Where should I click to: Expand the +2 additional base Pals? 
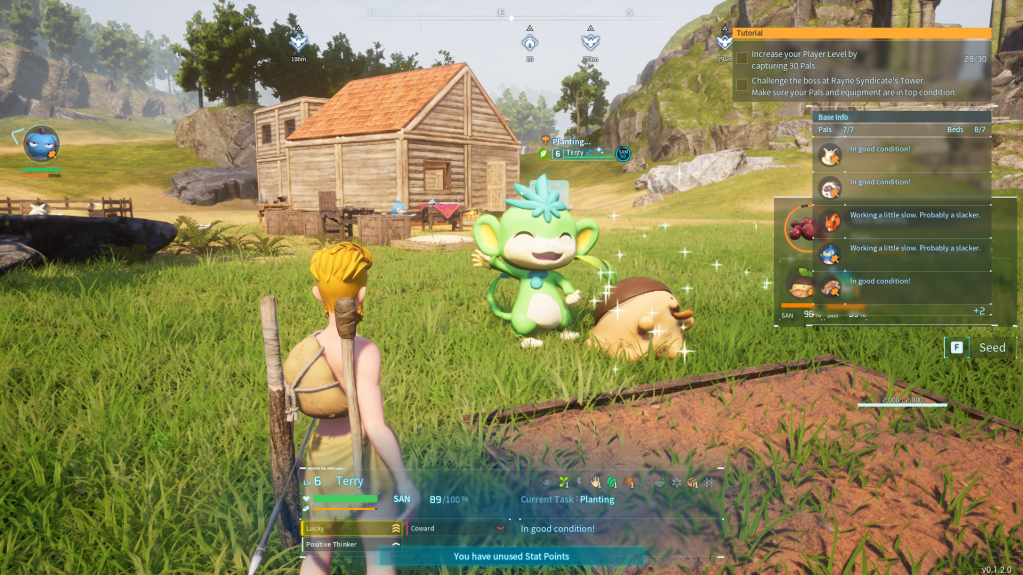978,311
